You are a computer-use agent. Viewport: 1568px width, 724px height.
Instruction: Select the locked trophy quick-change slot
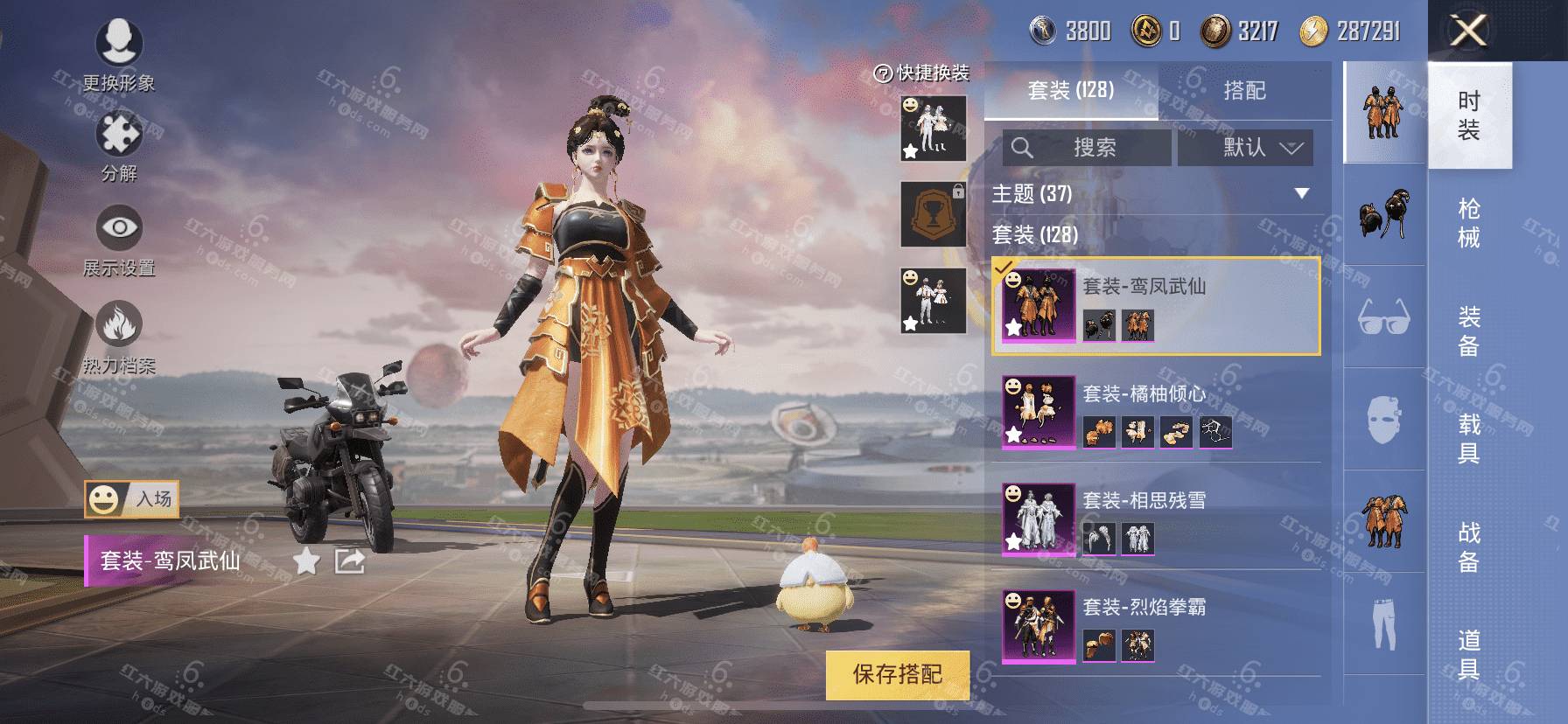(x=934, y=215)
